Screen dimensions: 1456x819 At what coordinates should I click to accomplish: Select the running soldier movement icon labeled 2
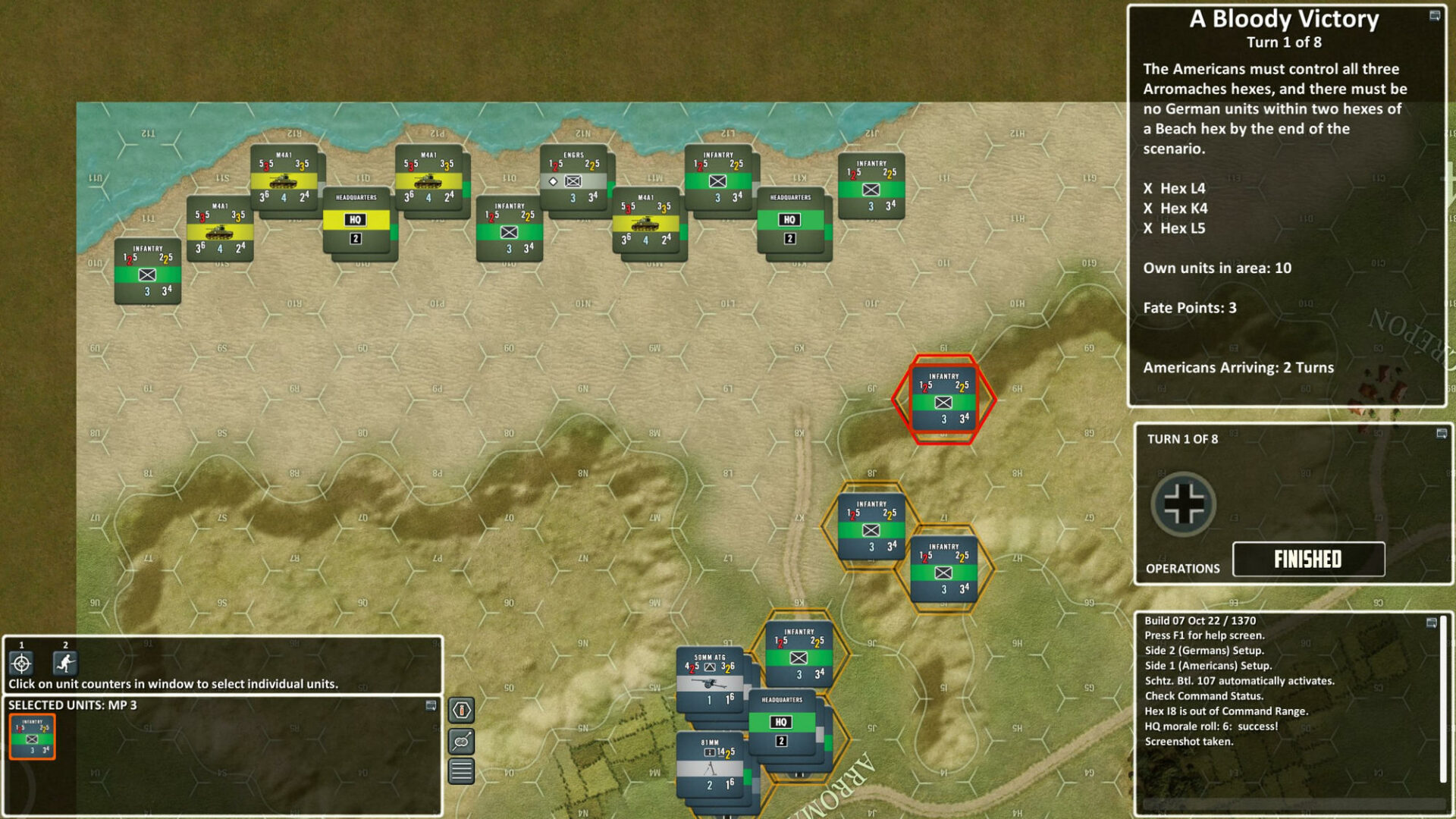point(64,664)
